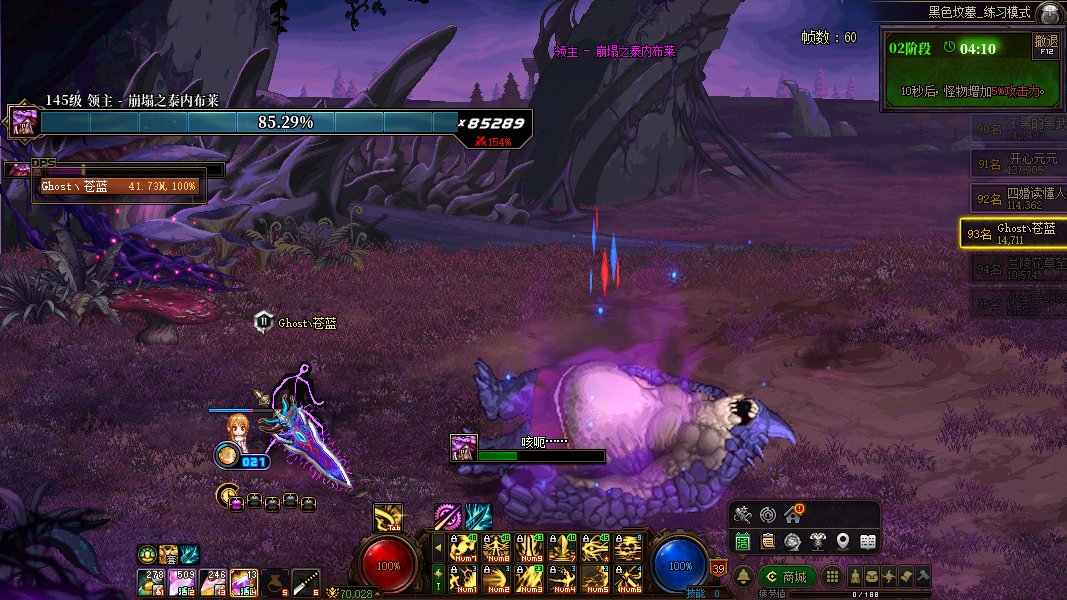Click the 撤退 retreat button
The image size is (1067, 600).
[x=1045, y=45]
